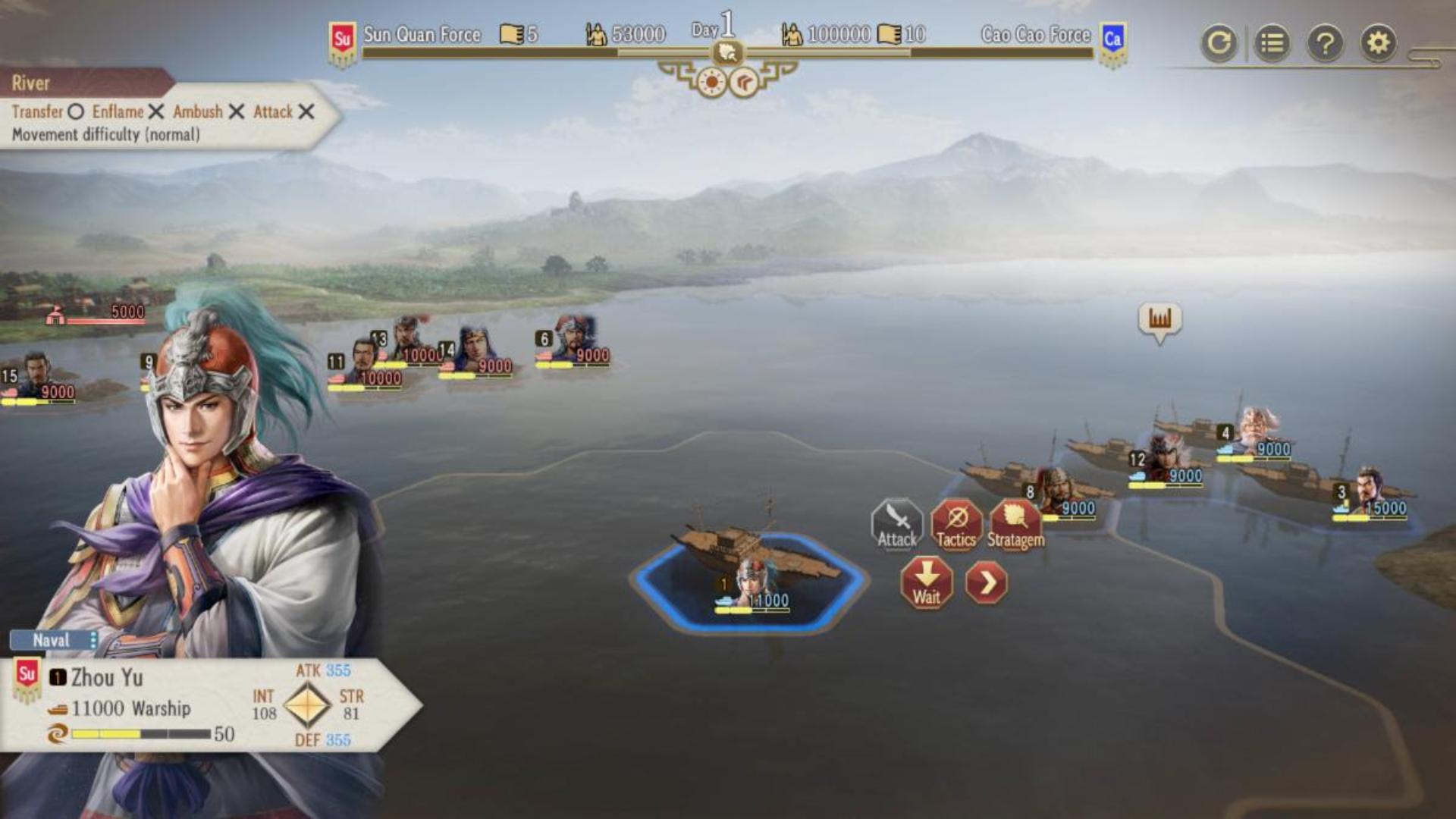Click the circular refresh arrow icon
The image size is (1456, 819).
click(1219, 43)
